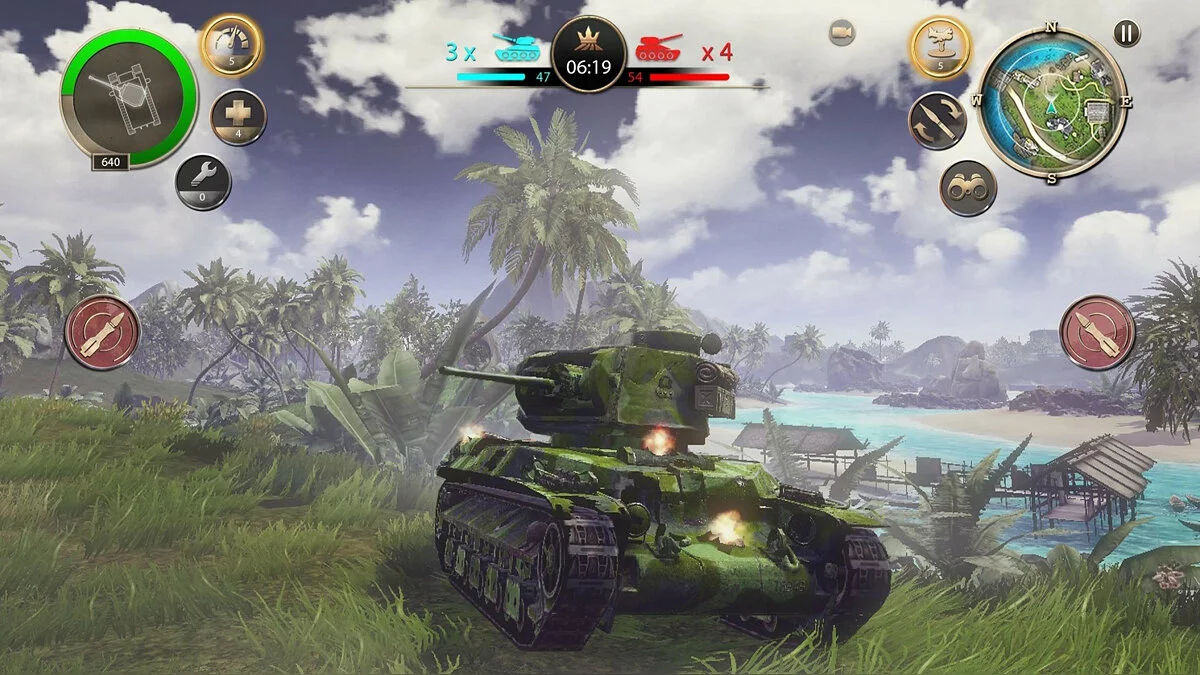Switch shell type with the ammo swap button
The image size is (1200, 675).
click(x=937, y=121)
